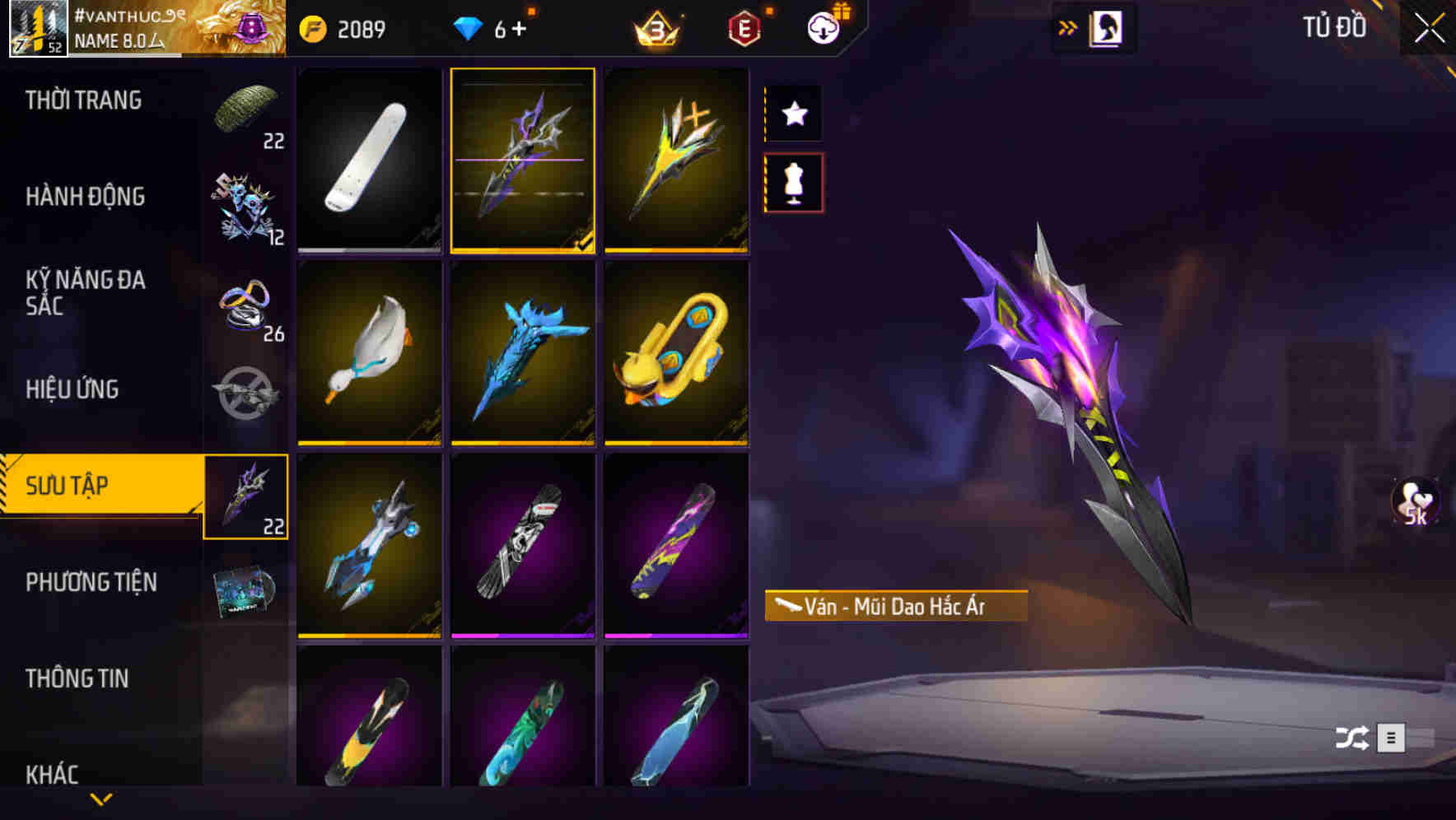The width and height of the screenshot is (1456, 820).
Task: Open the PHƯƠNG TIỆN tab
Action: (91, 581)
